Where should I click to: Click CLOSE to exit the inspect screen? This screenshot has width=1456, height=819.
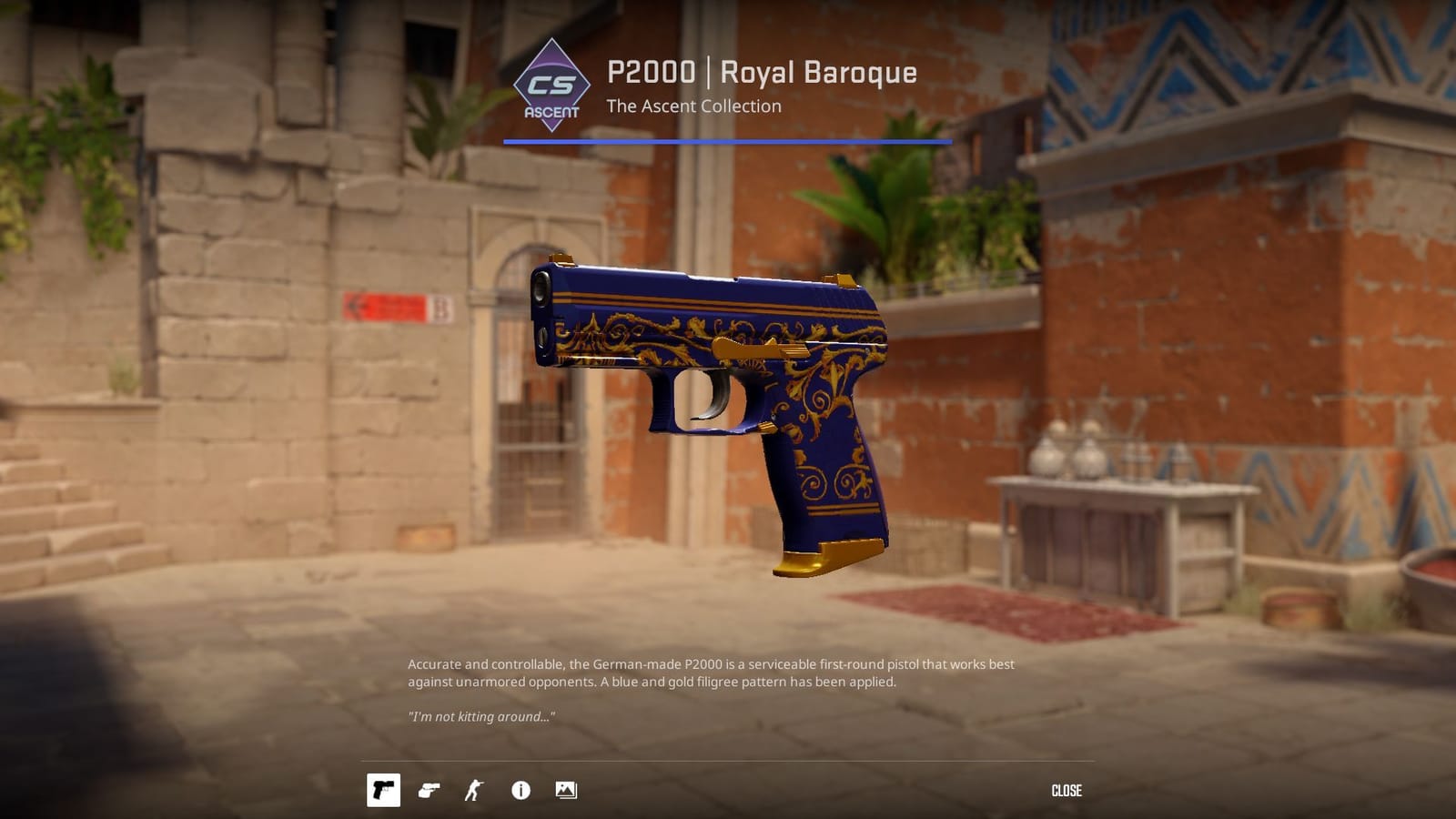click(1068, 790)
